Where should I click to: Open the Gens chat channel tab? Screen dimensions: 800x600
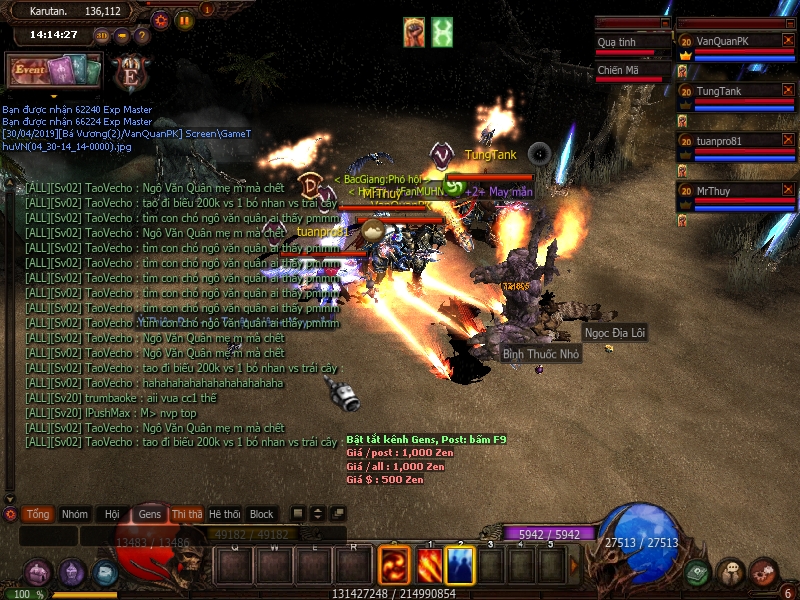pyautogui.click(x=150, y=514)
